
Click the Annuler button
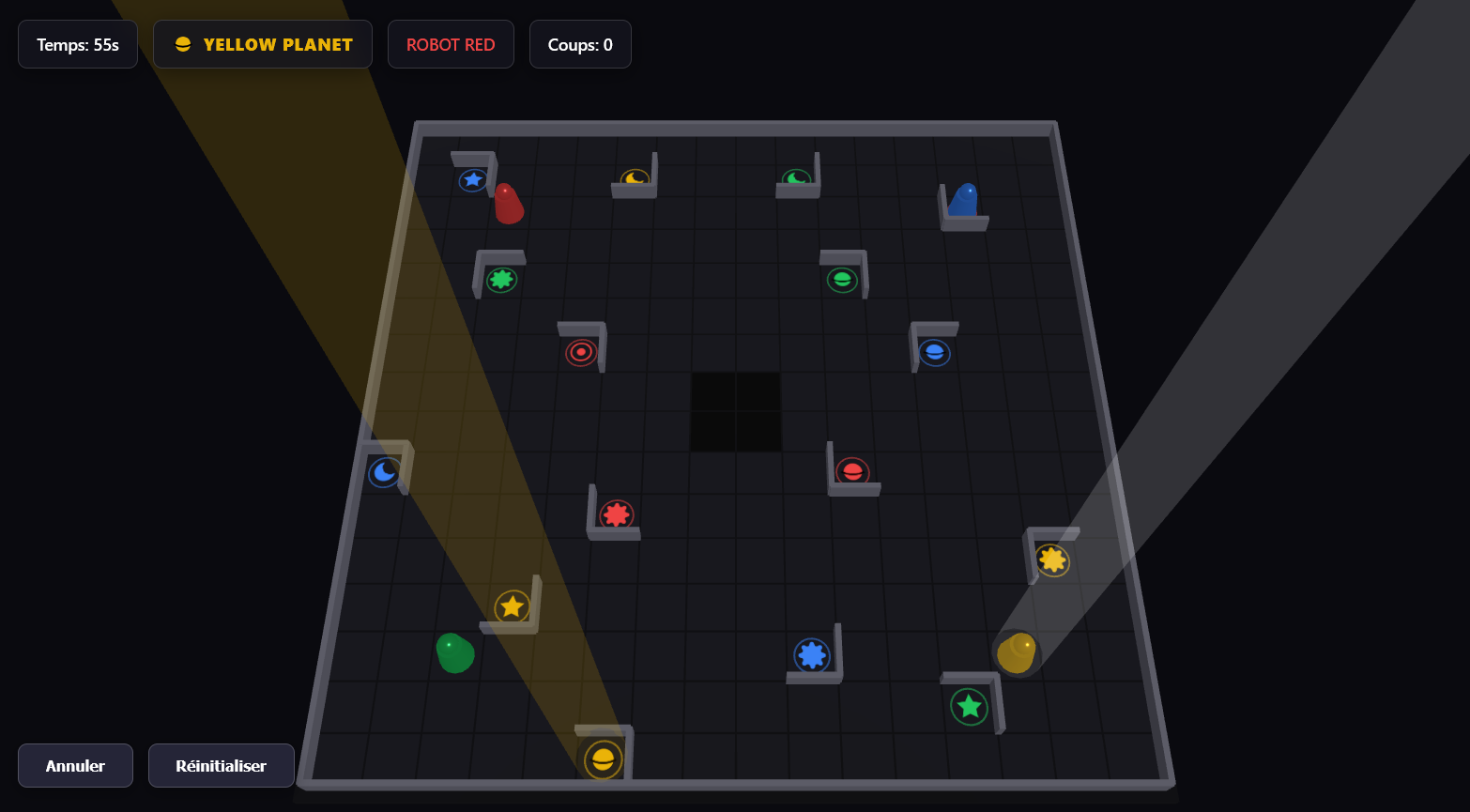click(x=75, y=765)
